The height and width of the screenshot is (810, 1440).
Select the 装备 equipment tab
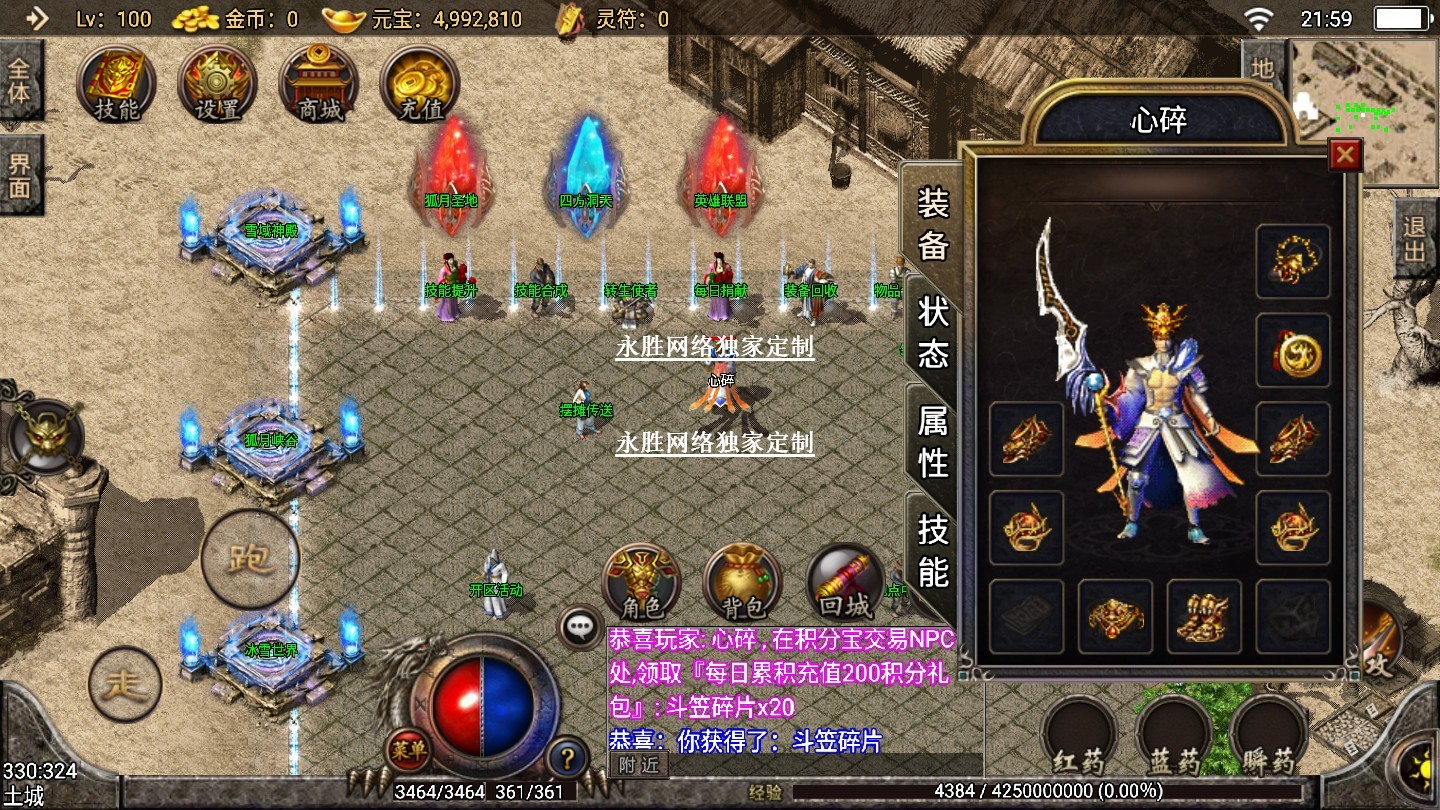click(933, 223)
